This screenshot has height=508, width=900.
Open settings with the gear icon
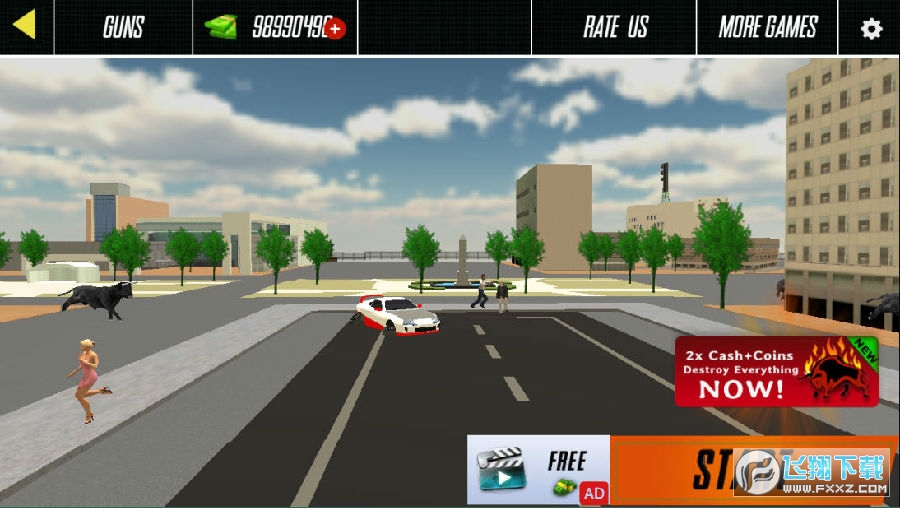click(x=871, y=28)
